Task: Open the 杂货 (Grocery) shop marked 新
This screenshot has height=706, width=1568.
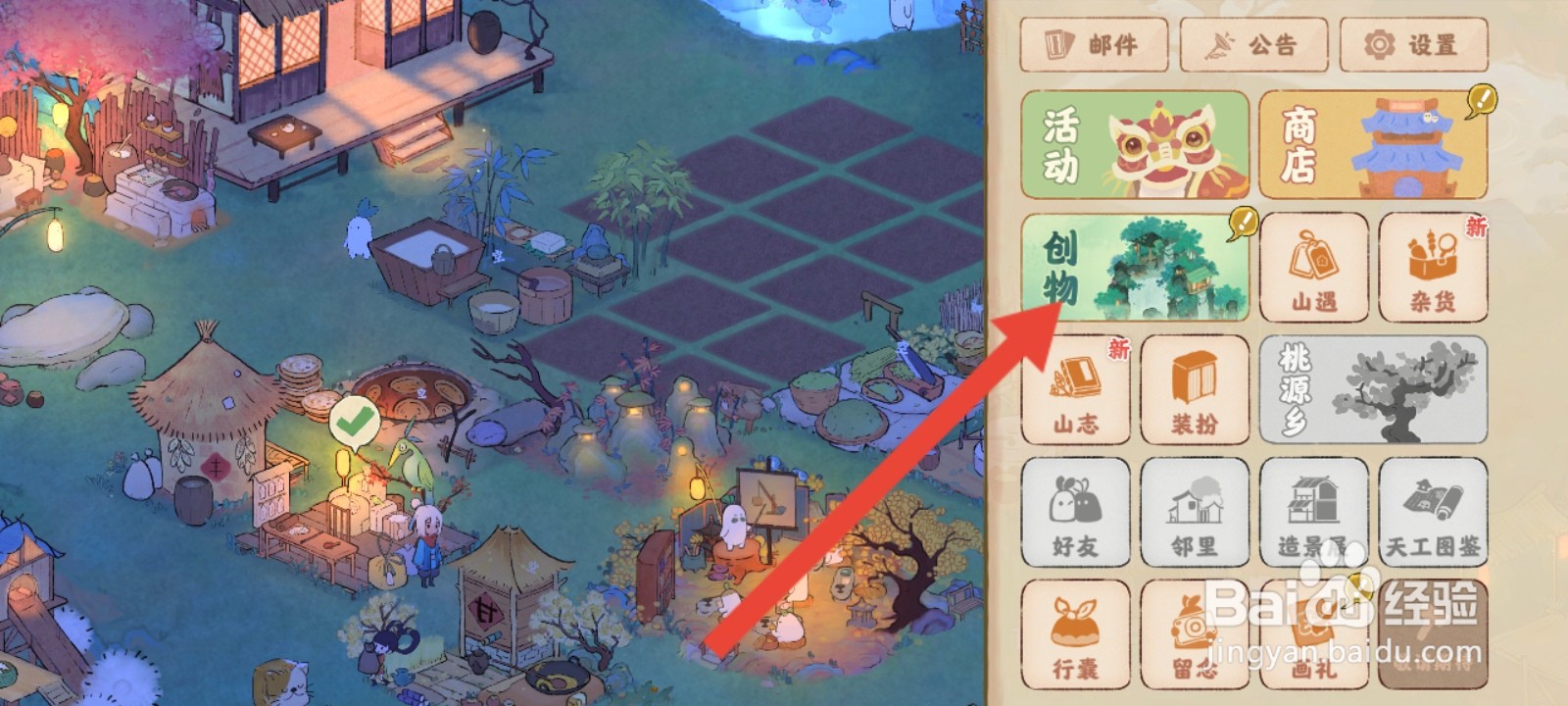Action: [1434, 267]
